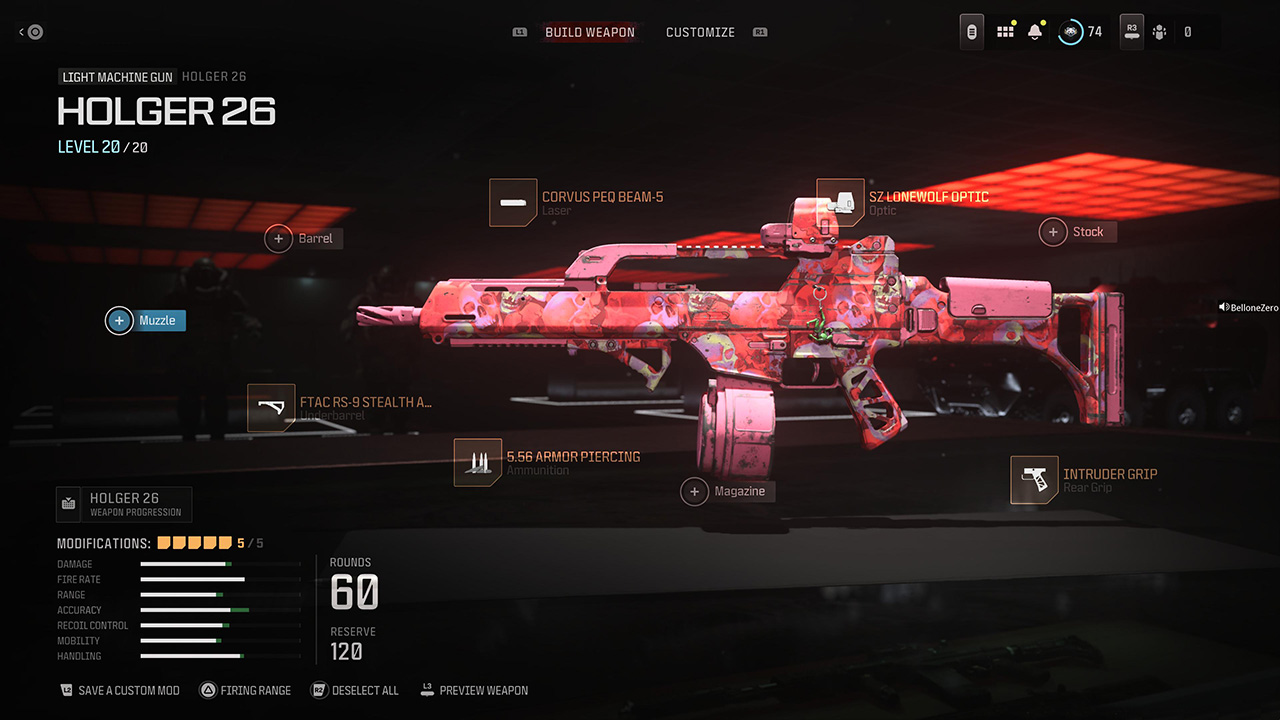
Task: Open the notifications bell
Action: click(x=1035, y=32)
